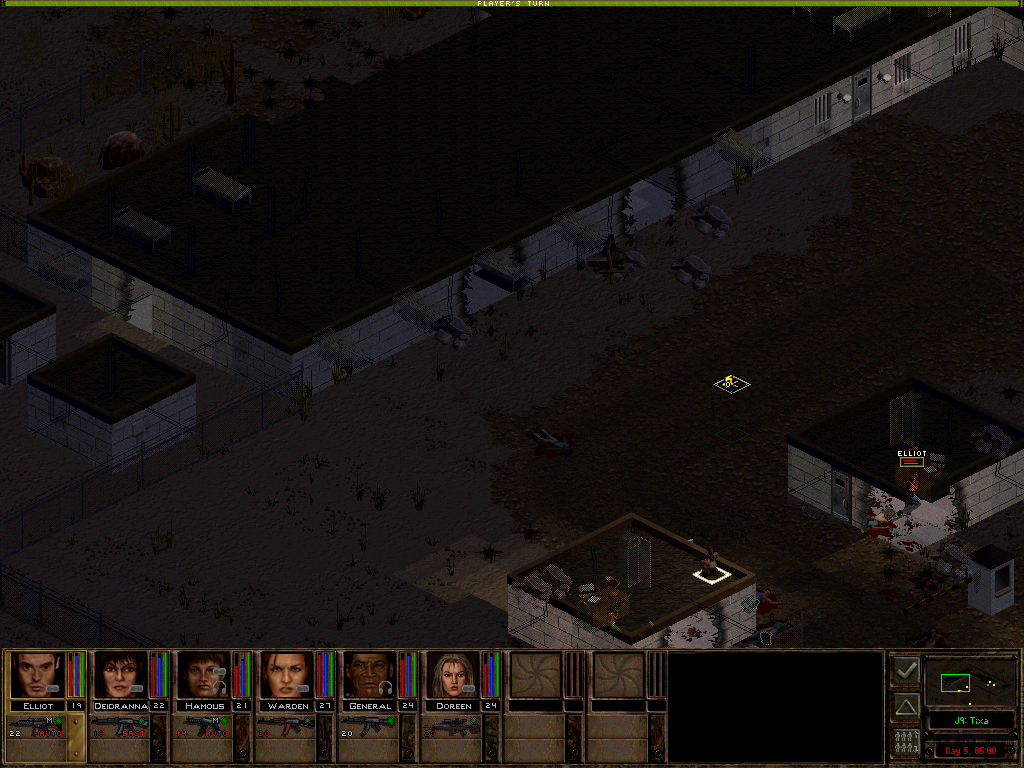Click the sector radar minimap
1024x768 pixels.
[x=970, y=684]
